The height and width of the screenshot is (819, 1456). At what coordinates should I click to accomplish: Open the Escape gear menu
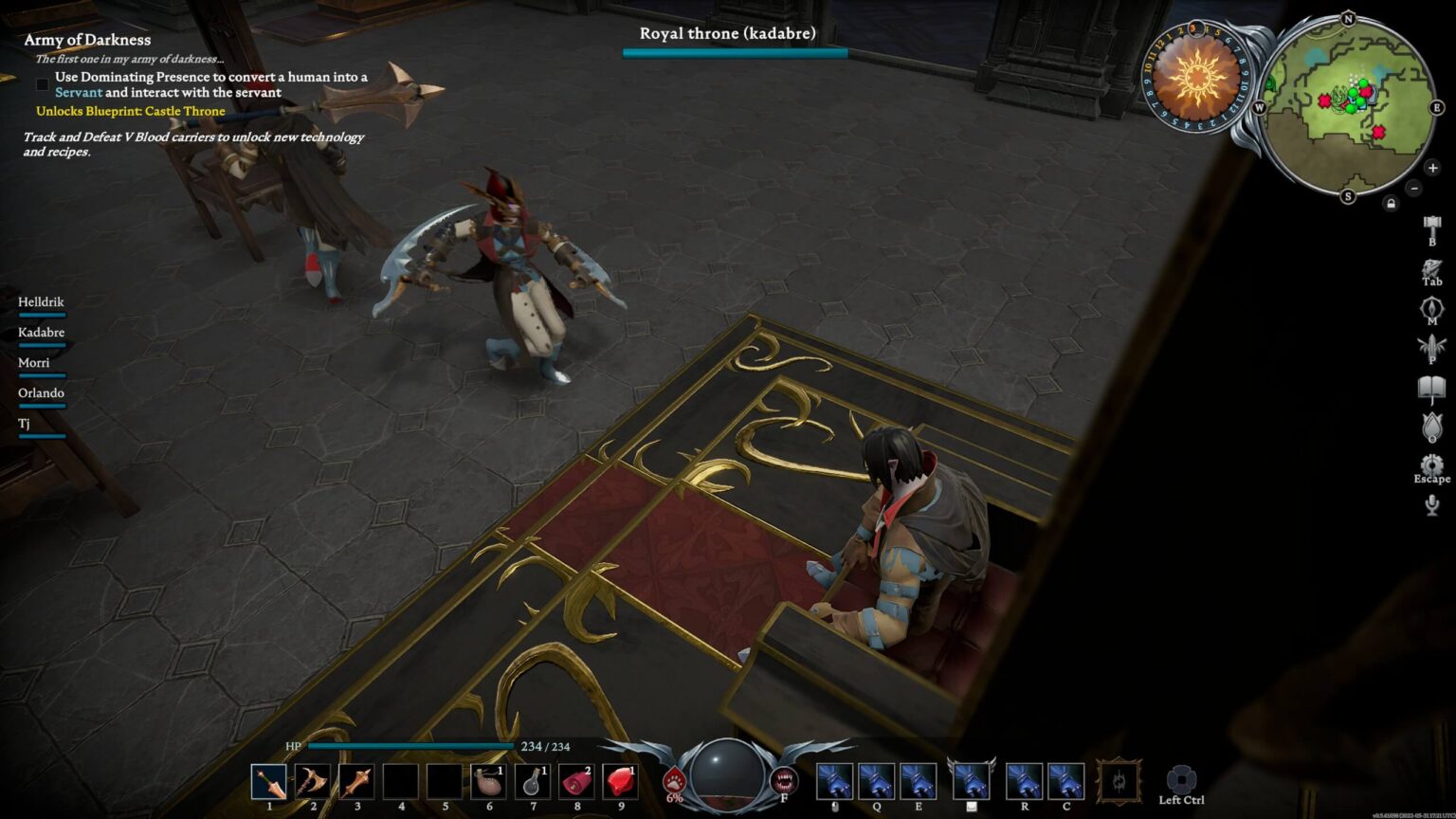pyautogui.click(x=1431, y=464)
